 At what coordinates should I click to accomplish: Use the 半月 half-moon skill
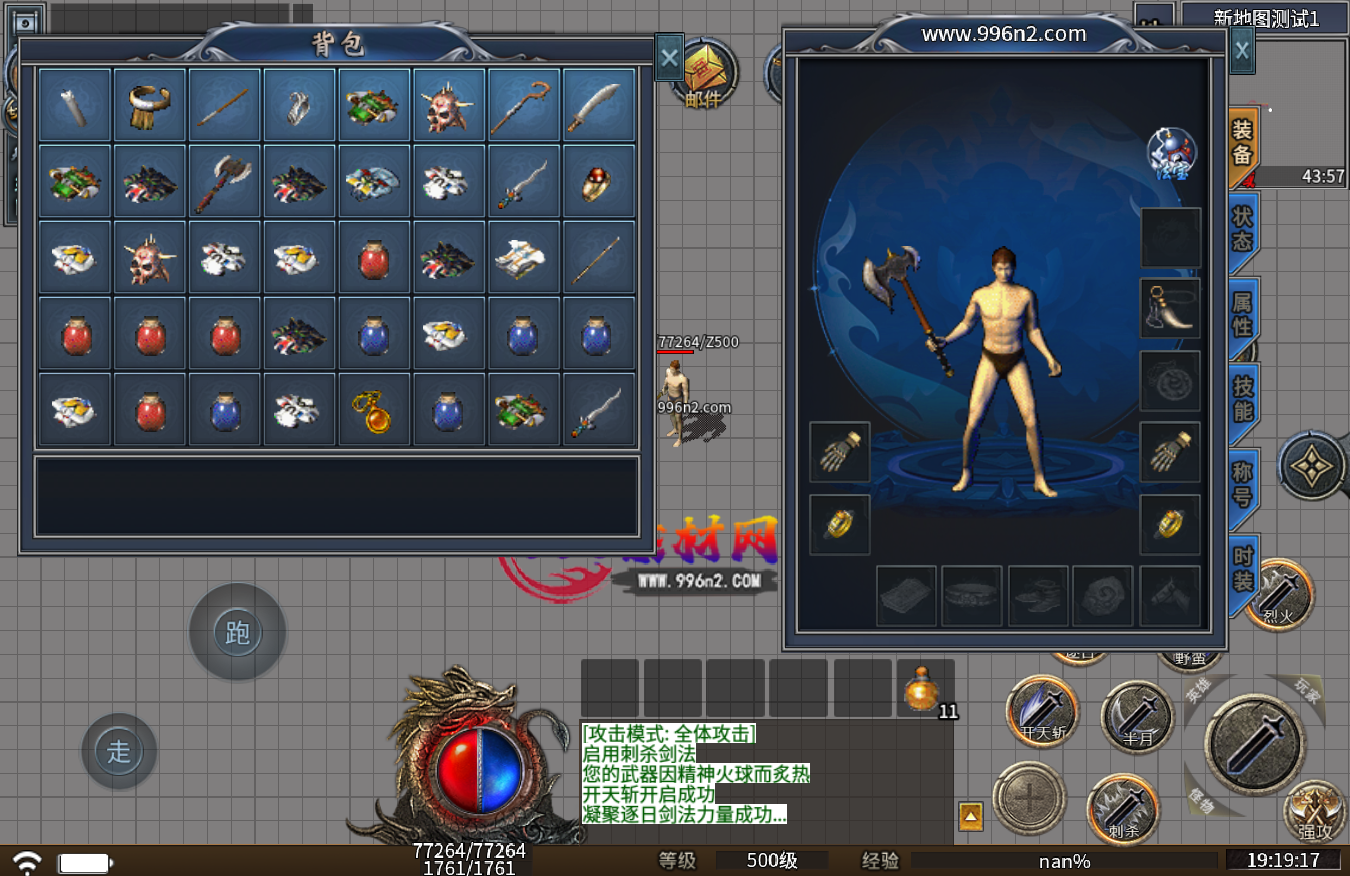pyautogui.click(x=1137, y=716)
